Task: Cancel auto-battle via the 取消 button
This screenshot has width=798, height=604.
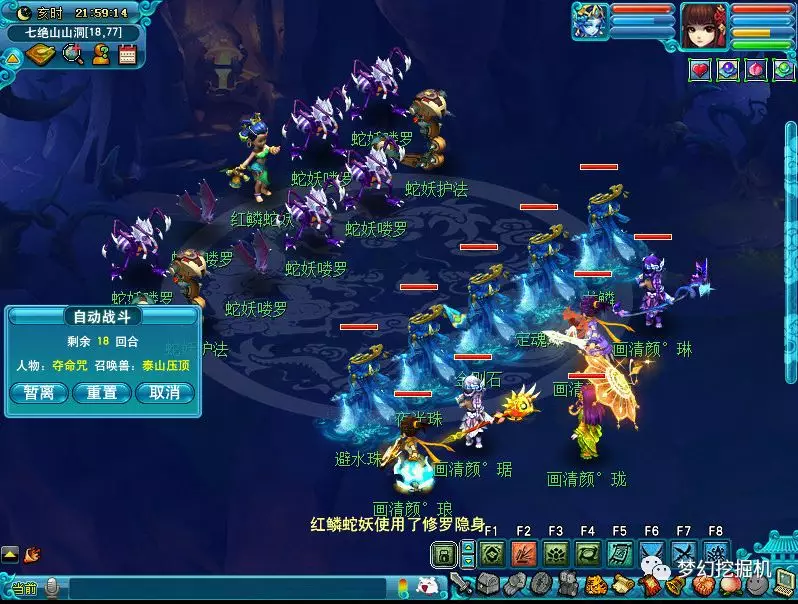Action: tap(165, 392)
